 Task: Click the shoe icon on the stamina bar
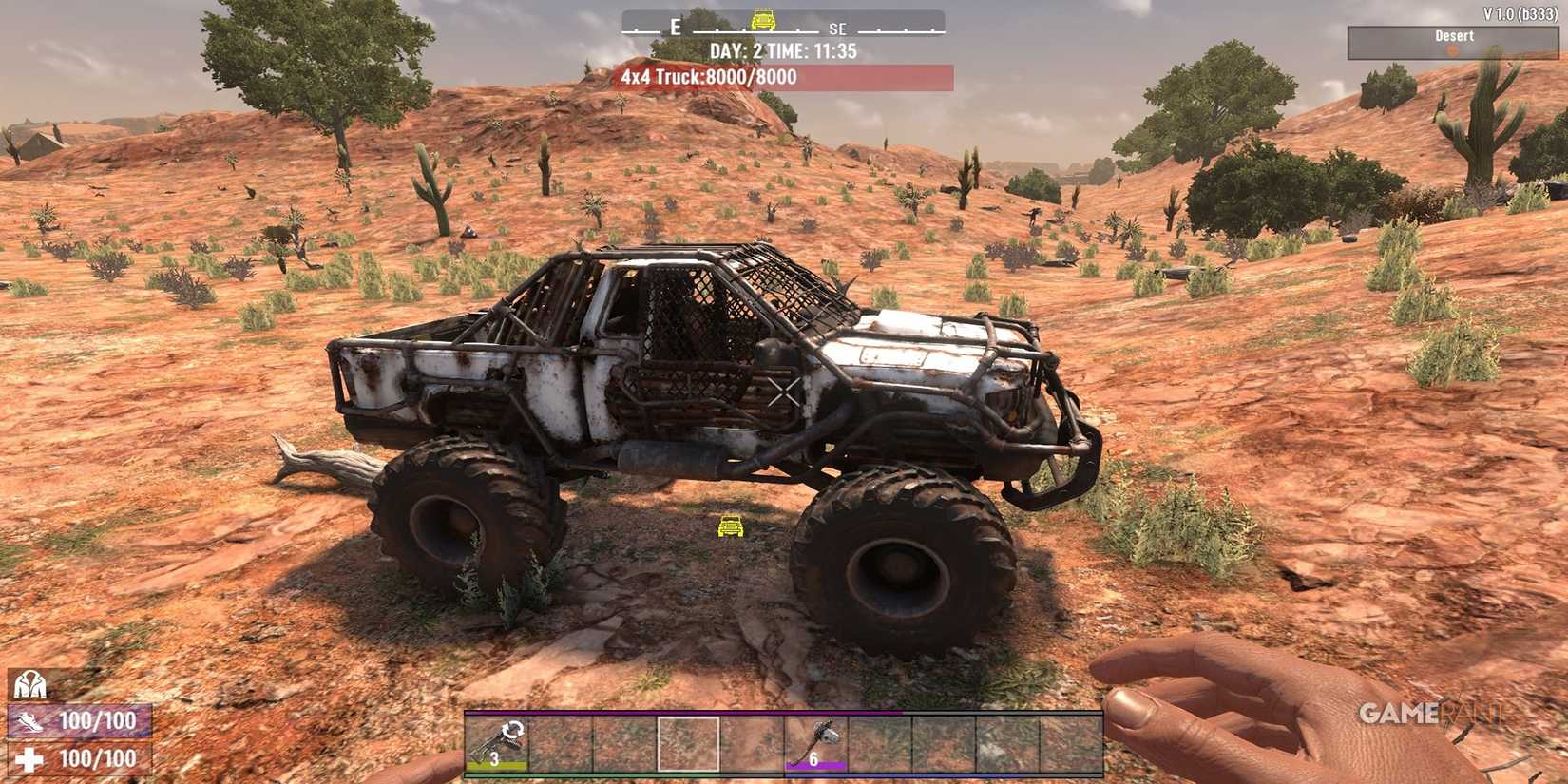pos(29,721)
